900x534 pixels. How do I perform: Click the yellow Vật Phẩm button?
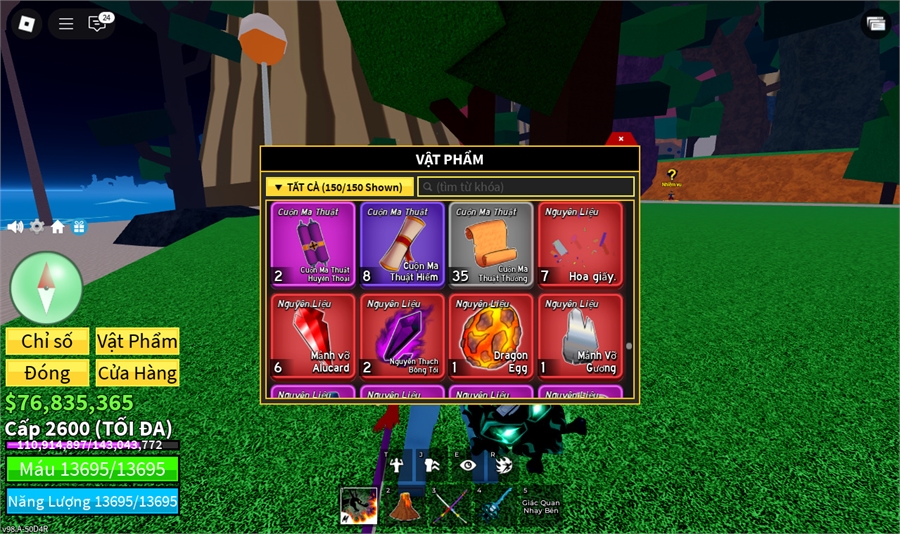[137, 341]
